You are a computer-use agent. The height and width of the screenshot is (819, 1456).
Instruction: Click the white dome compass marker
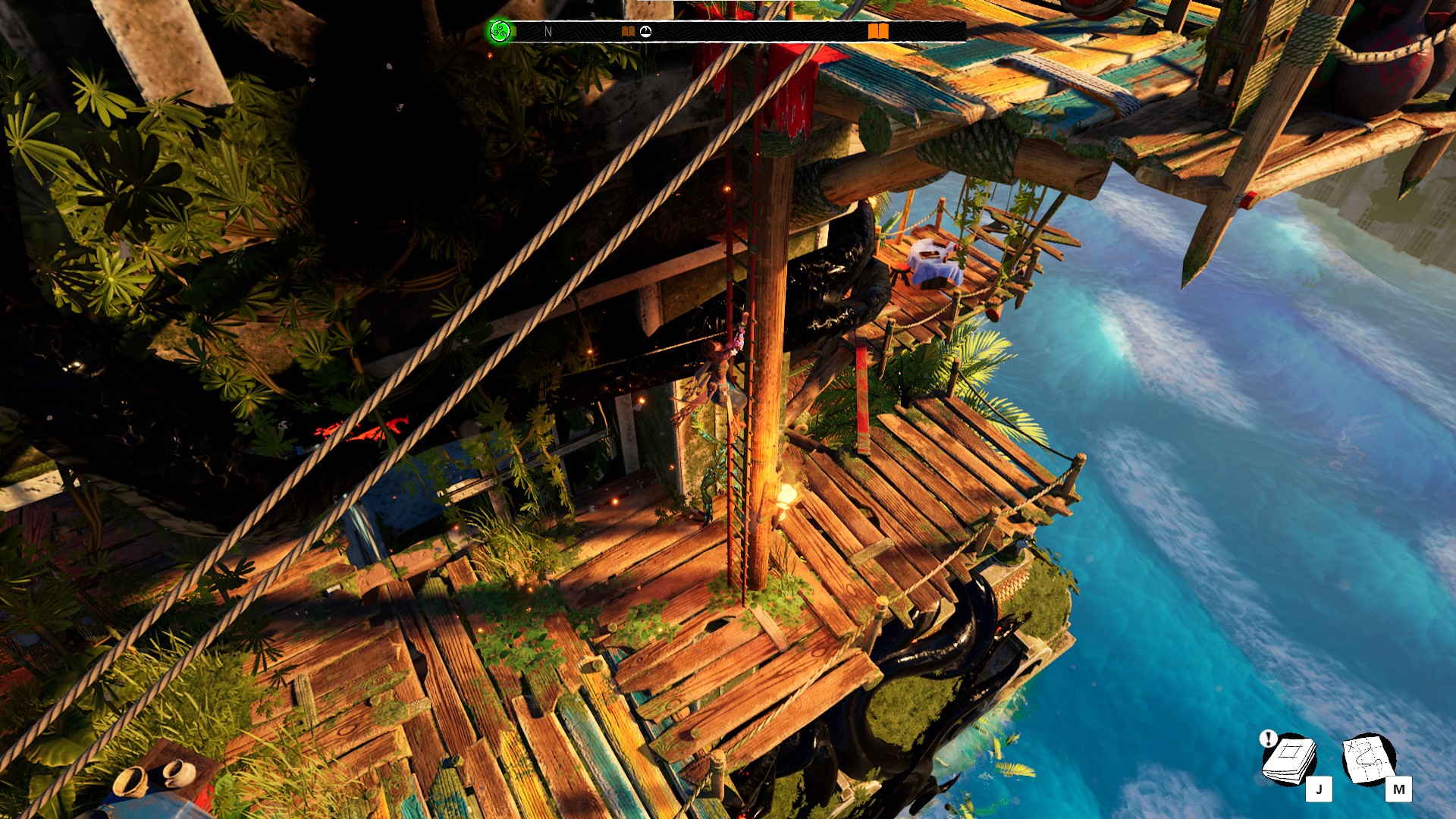click(x=645, y=31)
